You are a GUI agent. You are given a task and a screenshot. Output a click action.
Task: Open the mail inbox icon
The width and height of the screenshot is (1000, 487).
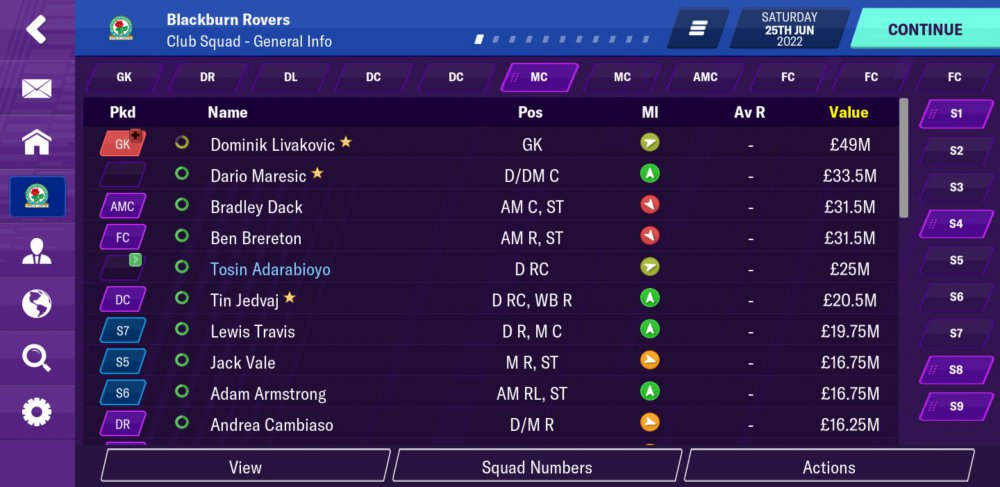36,89
